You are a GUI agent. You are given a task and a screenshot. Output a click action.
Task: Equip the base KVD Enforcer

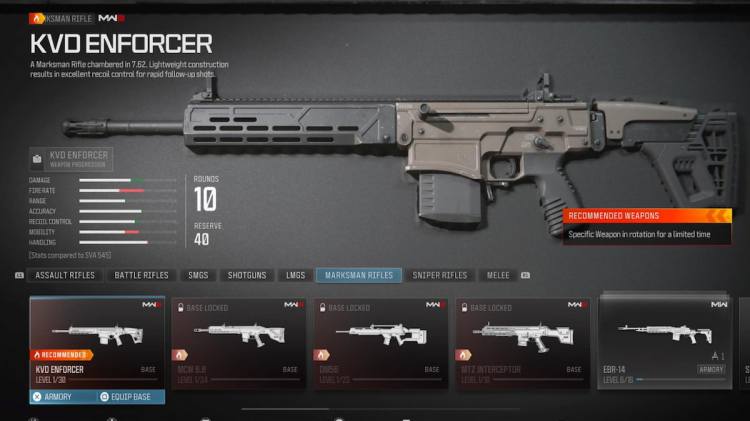[130, 397]
